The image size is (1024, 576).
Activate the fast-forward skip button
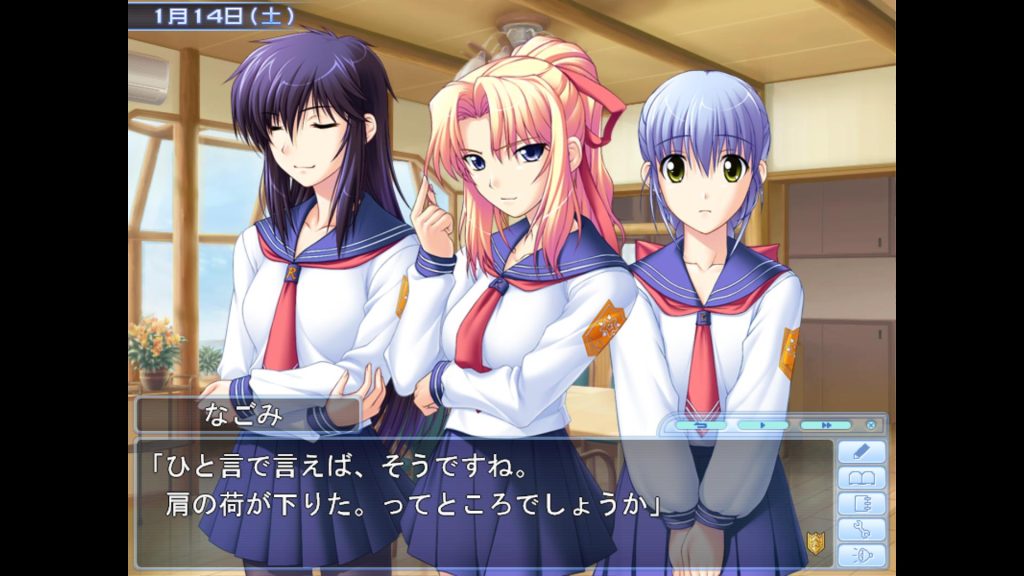coord(826,425)
